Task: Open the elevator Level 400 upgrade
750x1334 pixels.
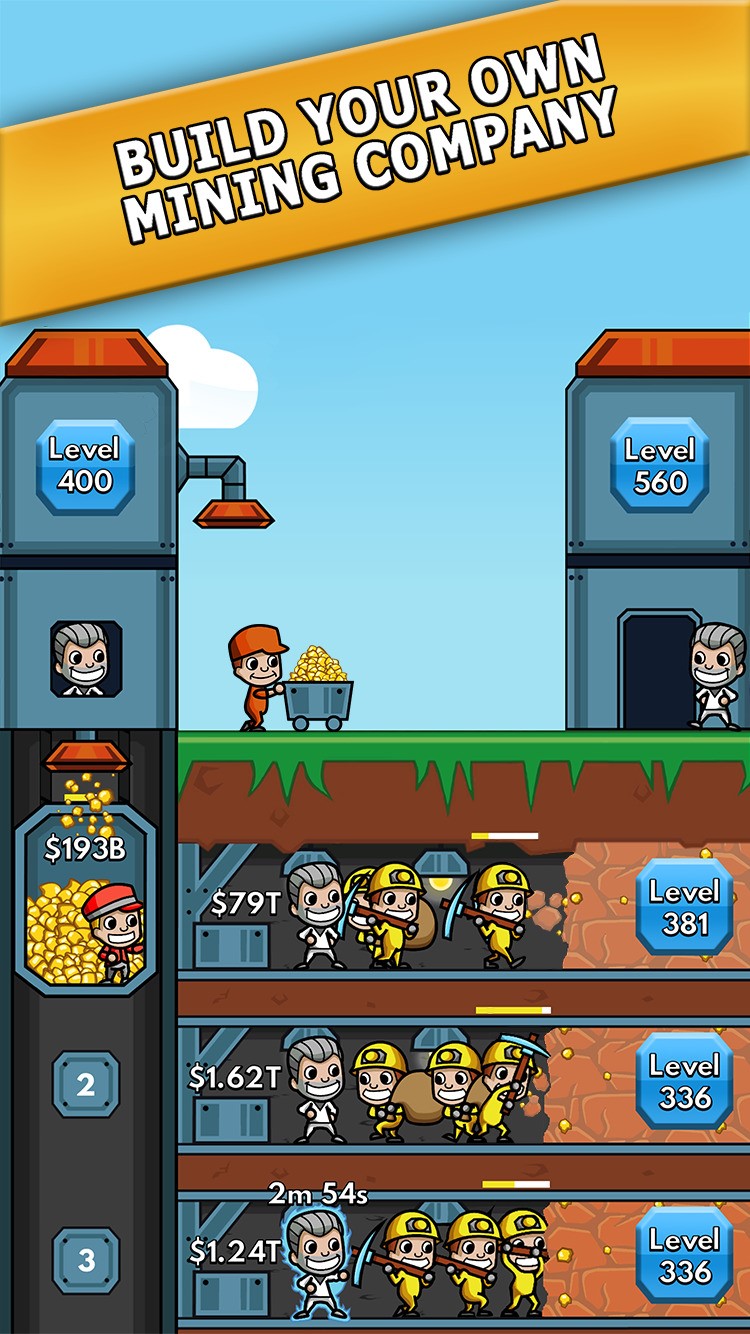Action: pyautogui.click(x=85, y=467)
